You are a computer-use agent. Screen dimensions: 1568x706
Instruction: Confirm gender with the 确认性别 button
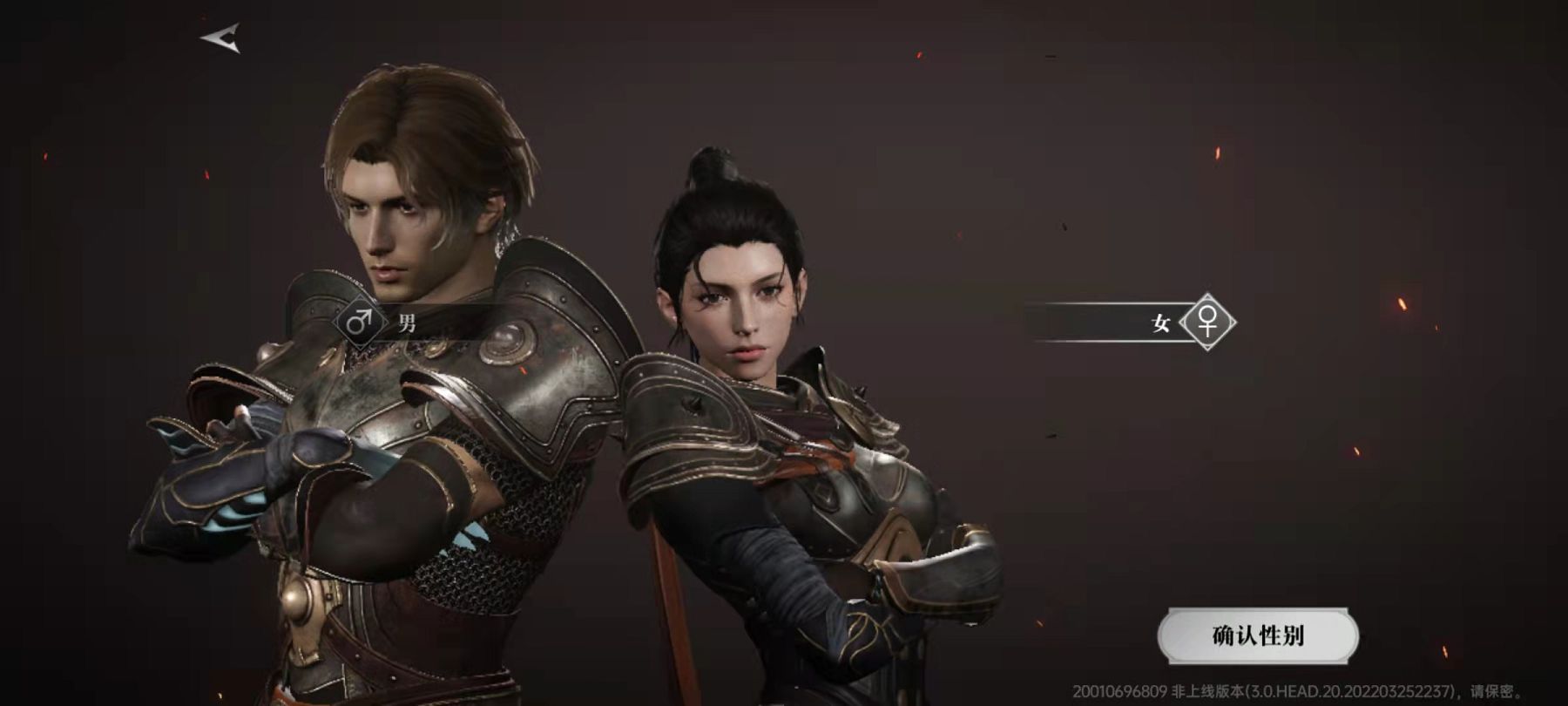[1257, 636]
